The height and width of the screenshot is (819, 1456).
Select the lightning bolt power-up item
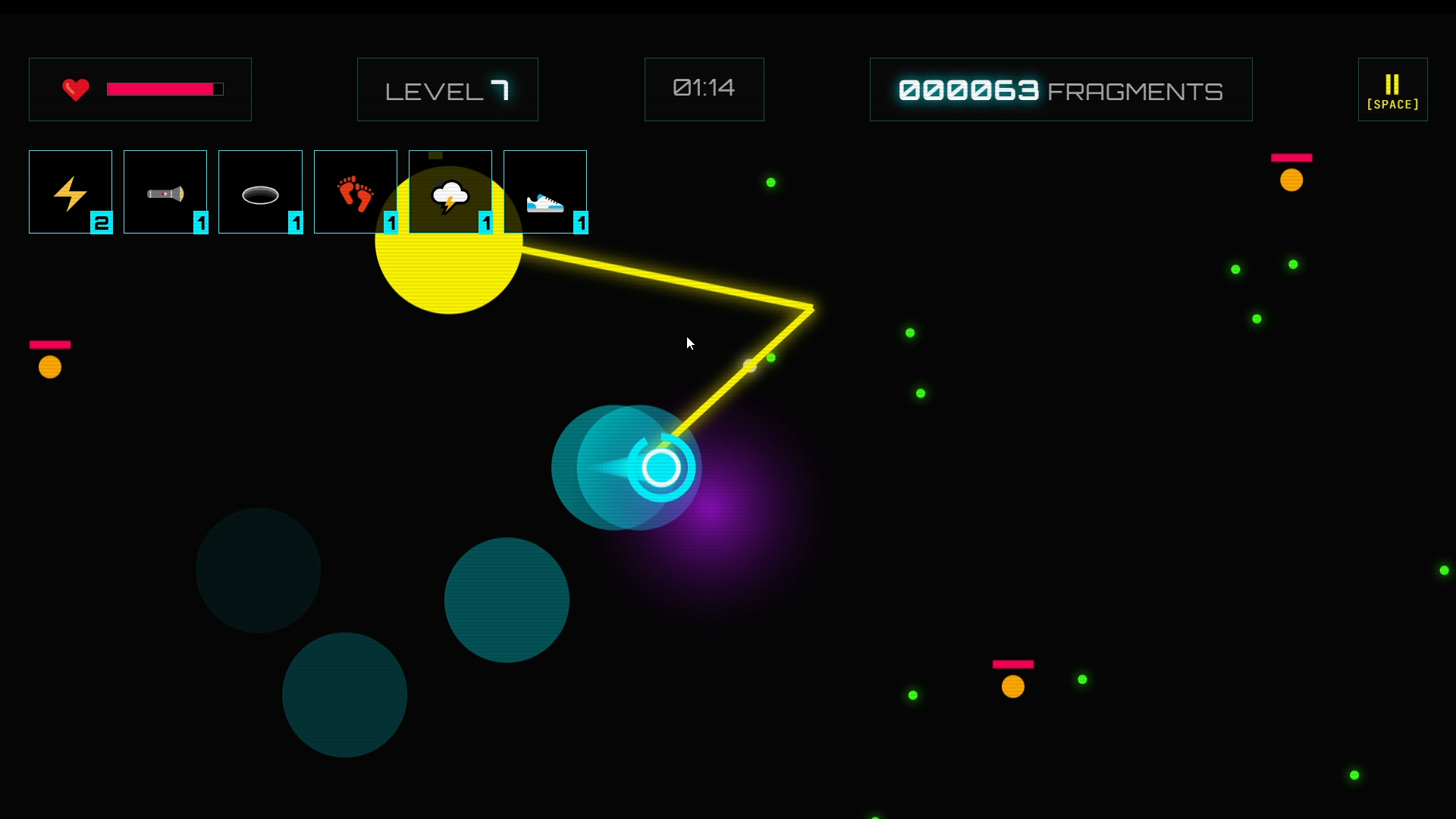pyautogui.click(x=70, y=192)
